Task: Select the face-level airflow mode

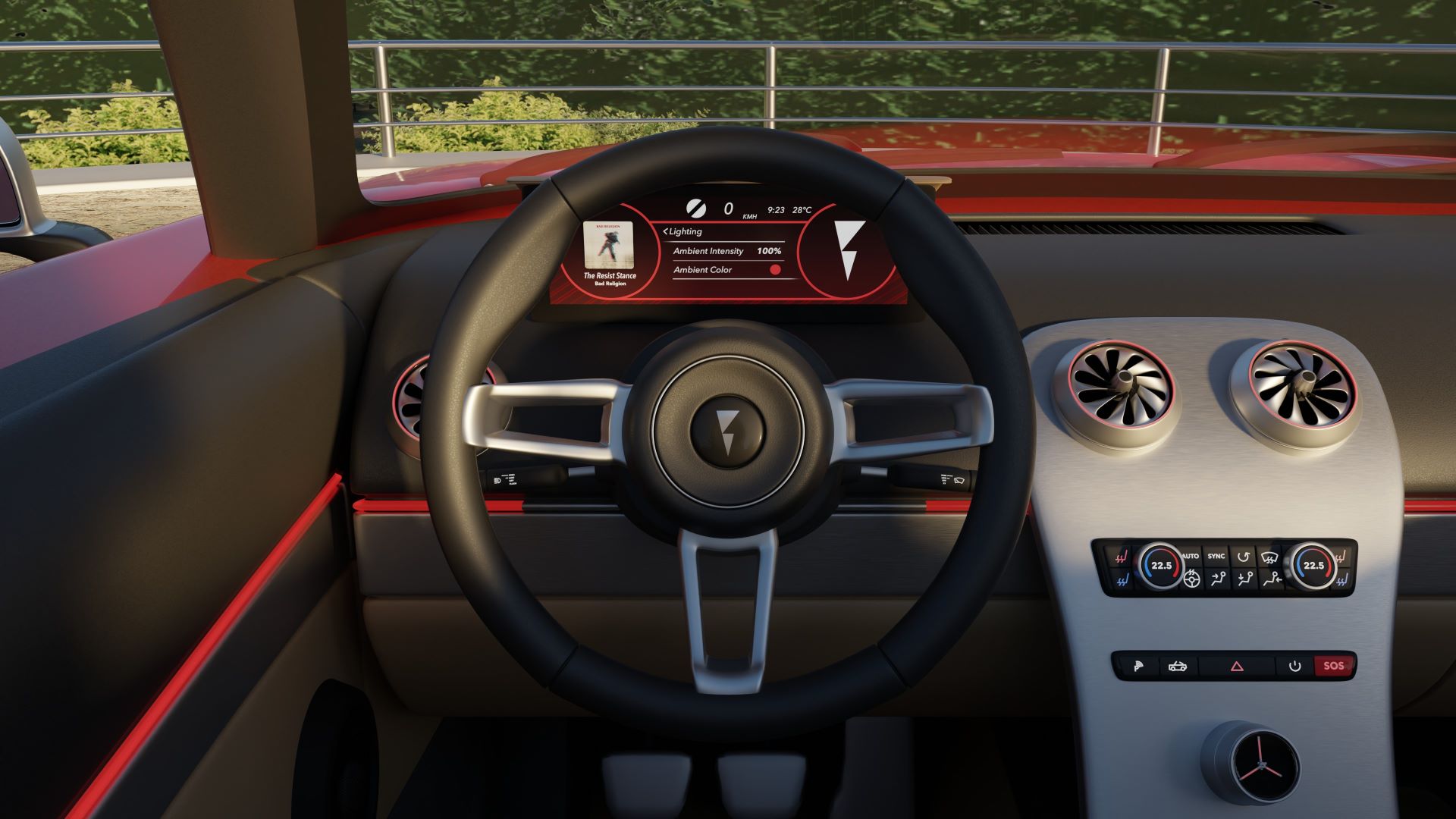Action: coord(1218,580)
